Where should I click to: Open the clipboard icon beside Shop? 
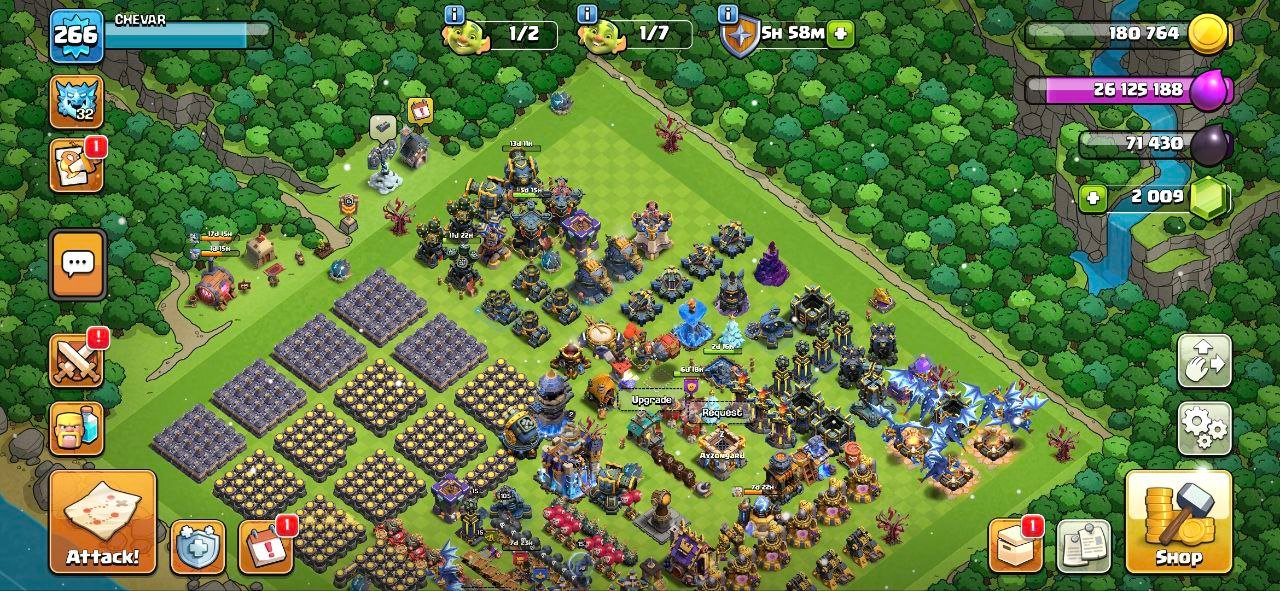click(x=1083, y=546)
